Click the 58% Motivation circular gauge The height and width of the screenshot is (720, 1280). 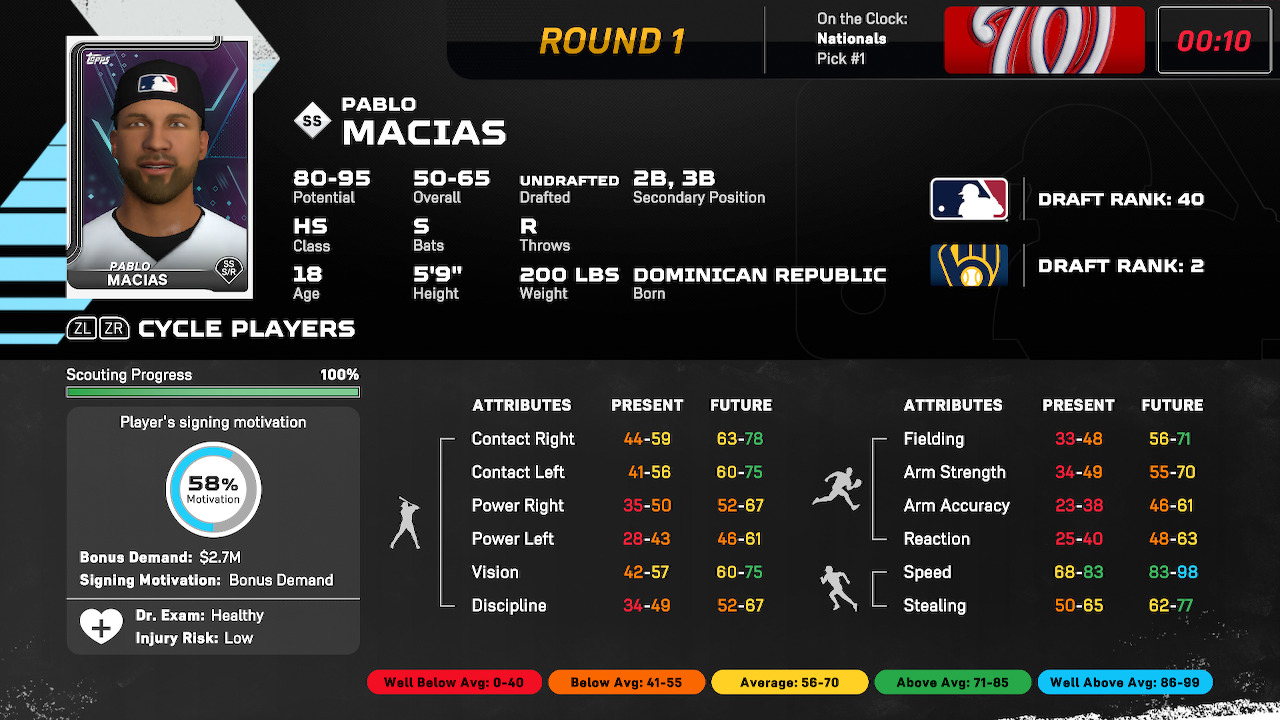213,490
